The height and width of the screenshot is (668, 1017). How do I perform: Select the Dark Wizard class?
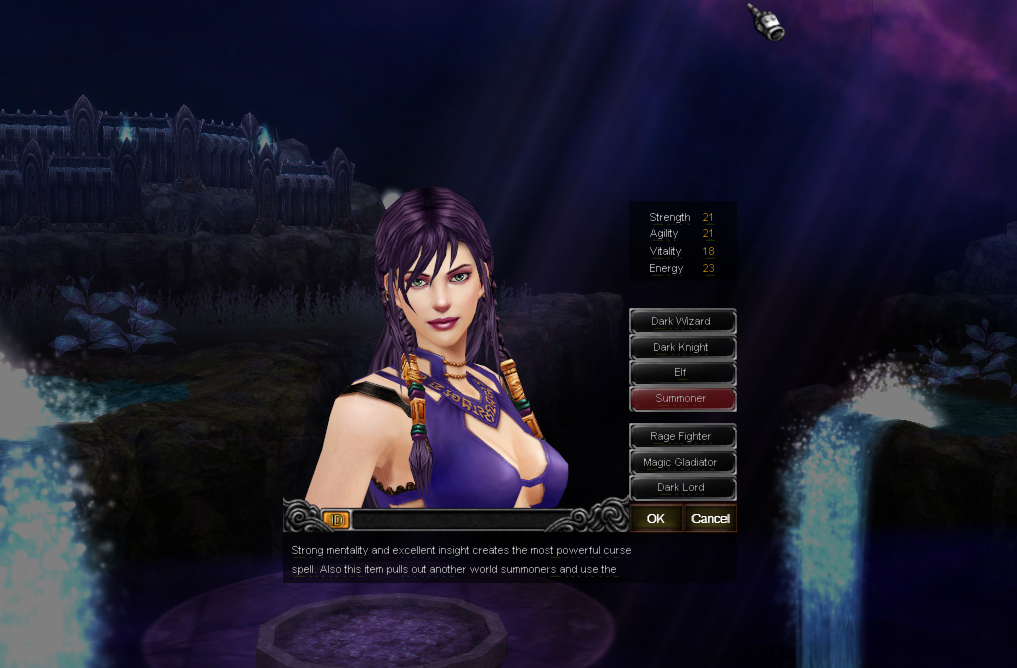[x=682, y=321]
